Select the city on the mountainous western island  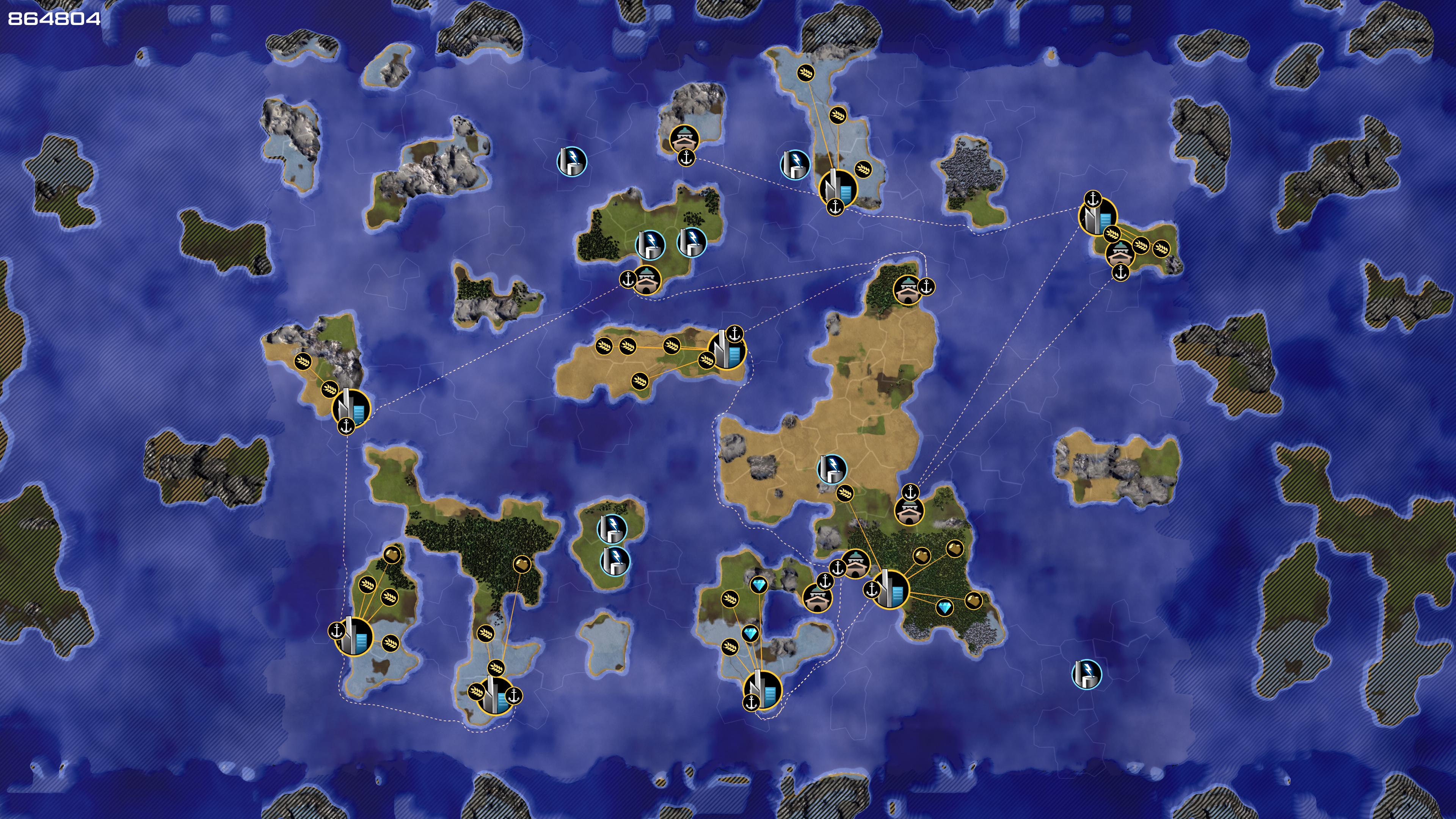coord(351,408)
